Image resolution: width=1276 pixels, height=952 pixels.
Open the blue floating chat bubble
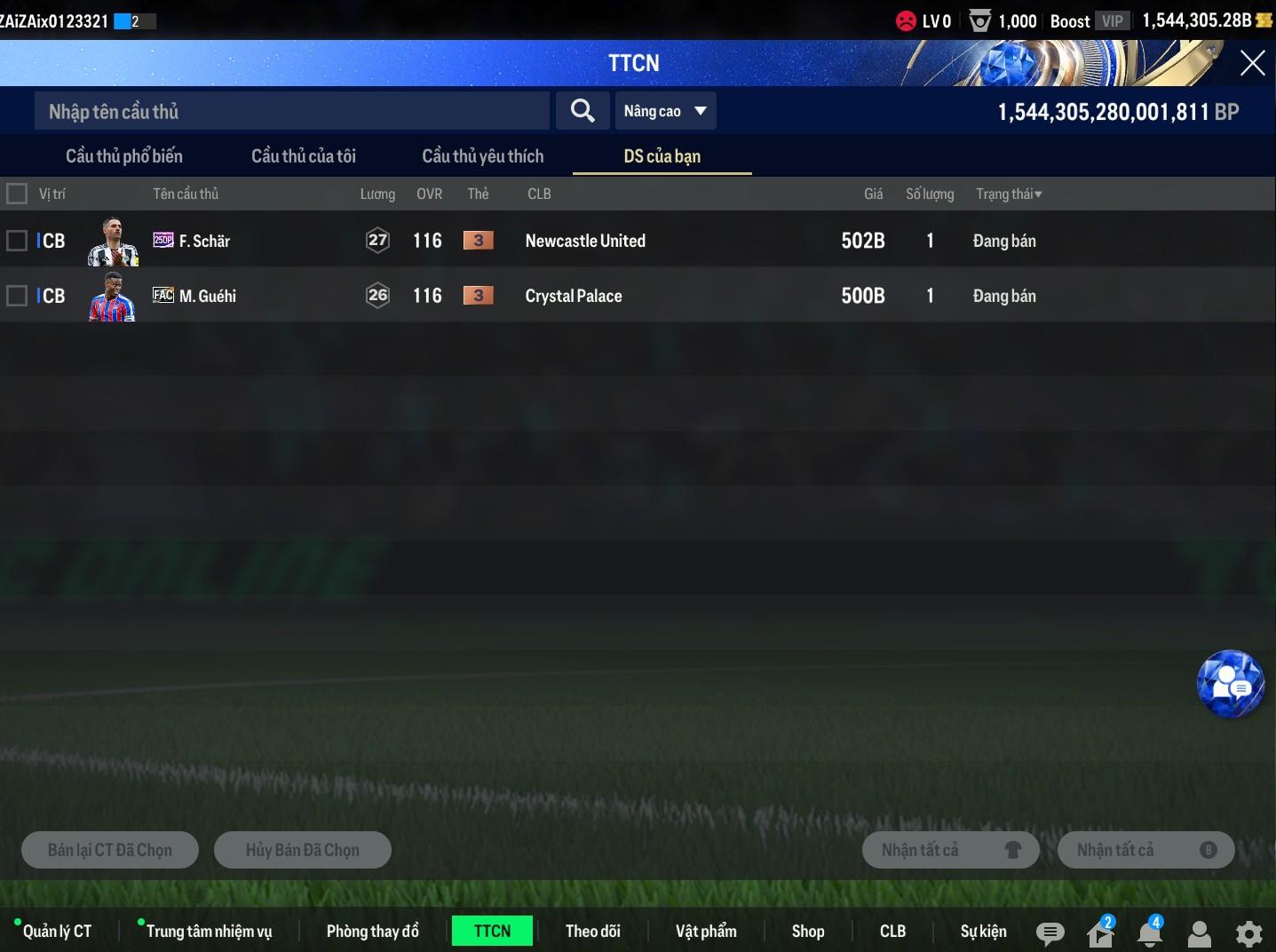tap(1230, 684)
